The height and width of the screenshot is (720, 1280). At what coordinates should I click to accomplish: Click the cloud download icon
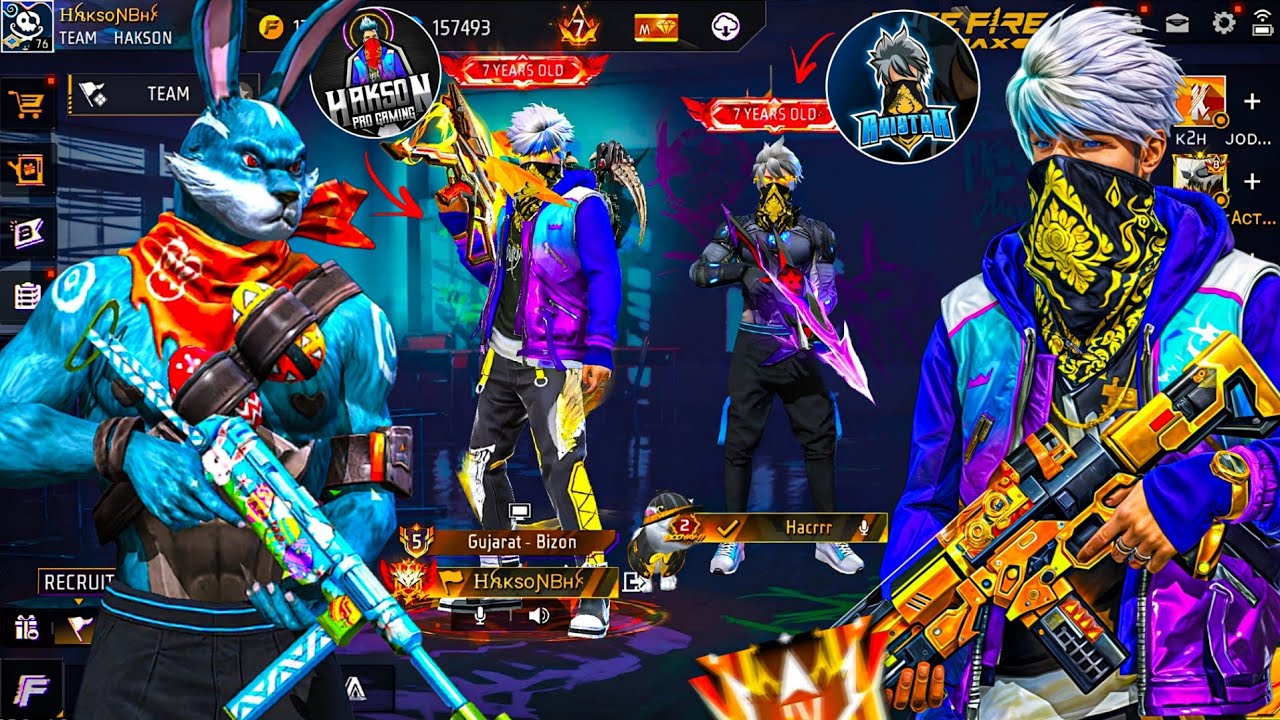pos(725,27)
